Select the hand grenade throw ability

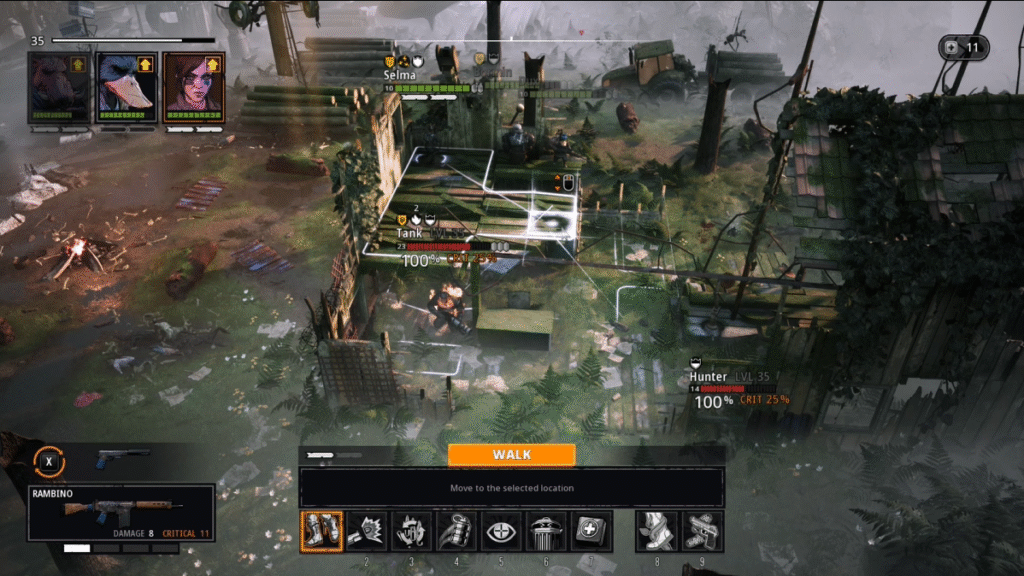(x=456, y=531)
